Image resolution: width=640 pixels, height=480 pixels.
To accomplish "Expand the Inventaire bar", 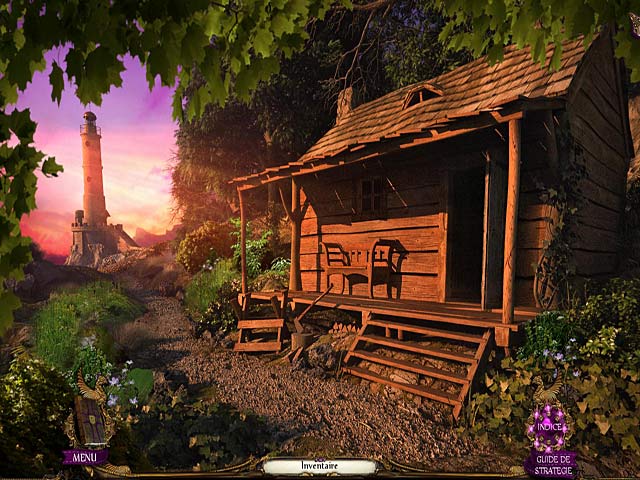I will [x=320, y=466].
